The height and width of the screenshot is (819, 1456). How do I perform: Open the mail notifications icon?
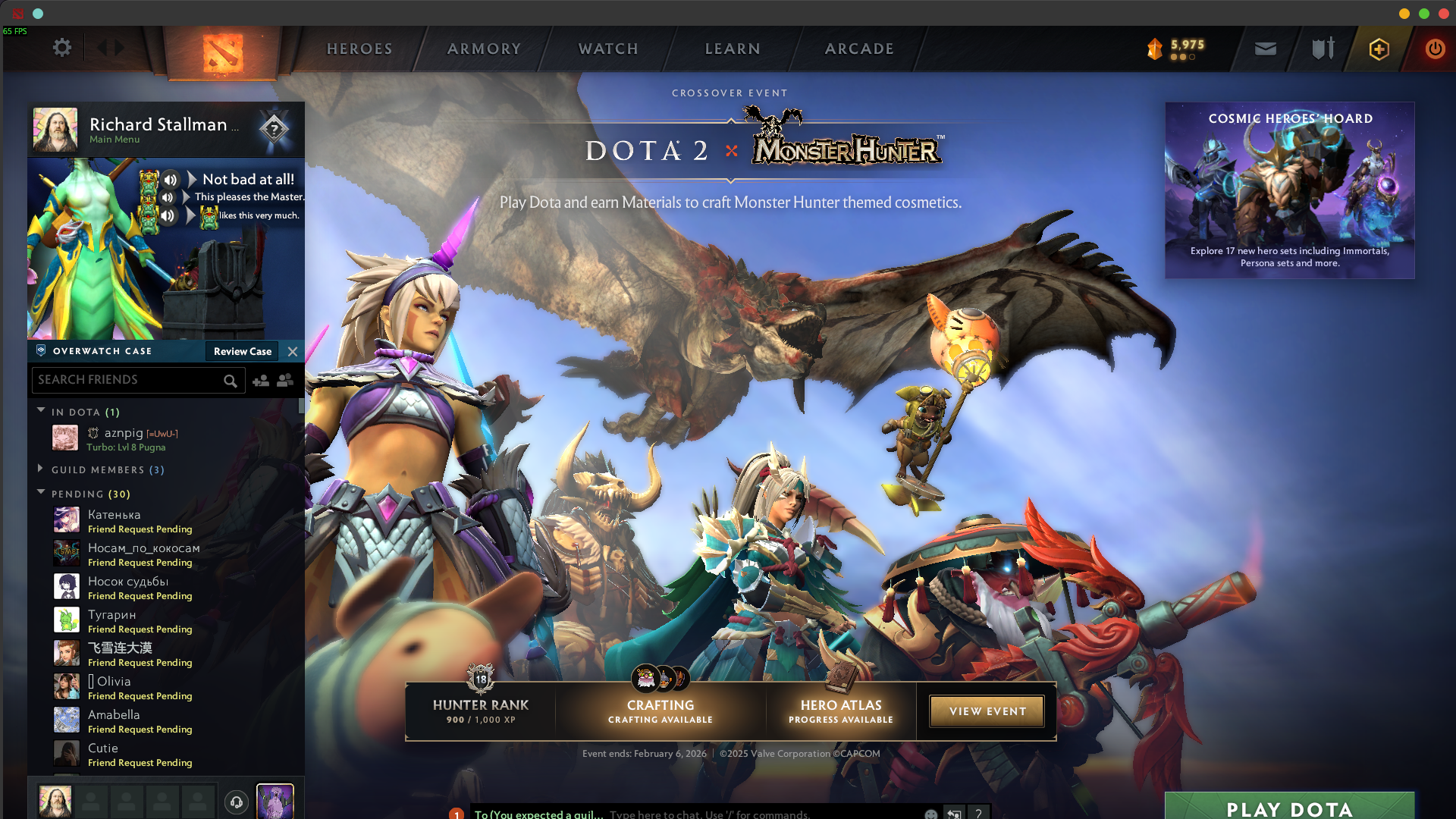1265,48
